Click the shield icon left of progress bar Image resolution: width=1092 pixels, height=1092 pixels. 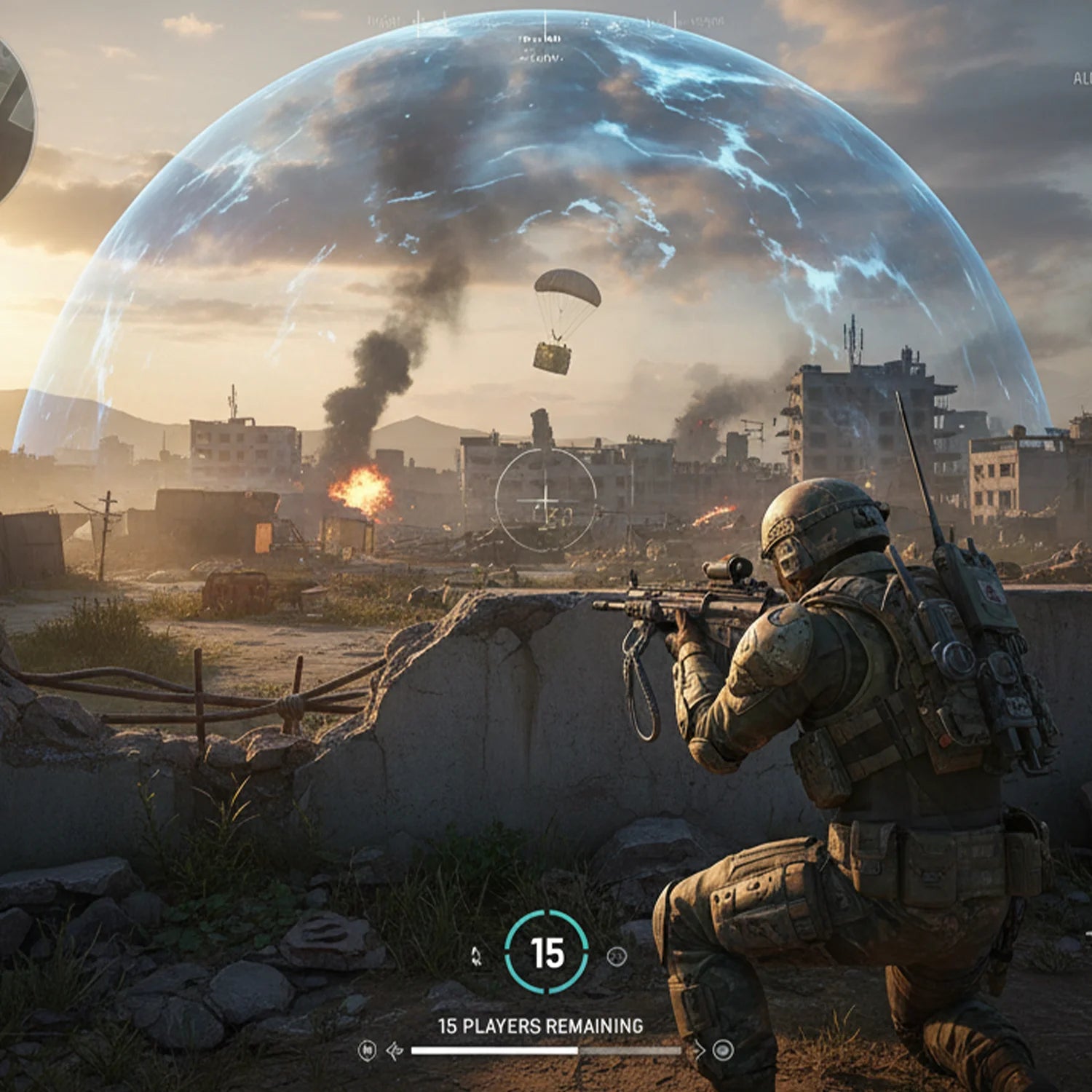pyautogui.click(x=368, y=1051)
